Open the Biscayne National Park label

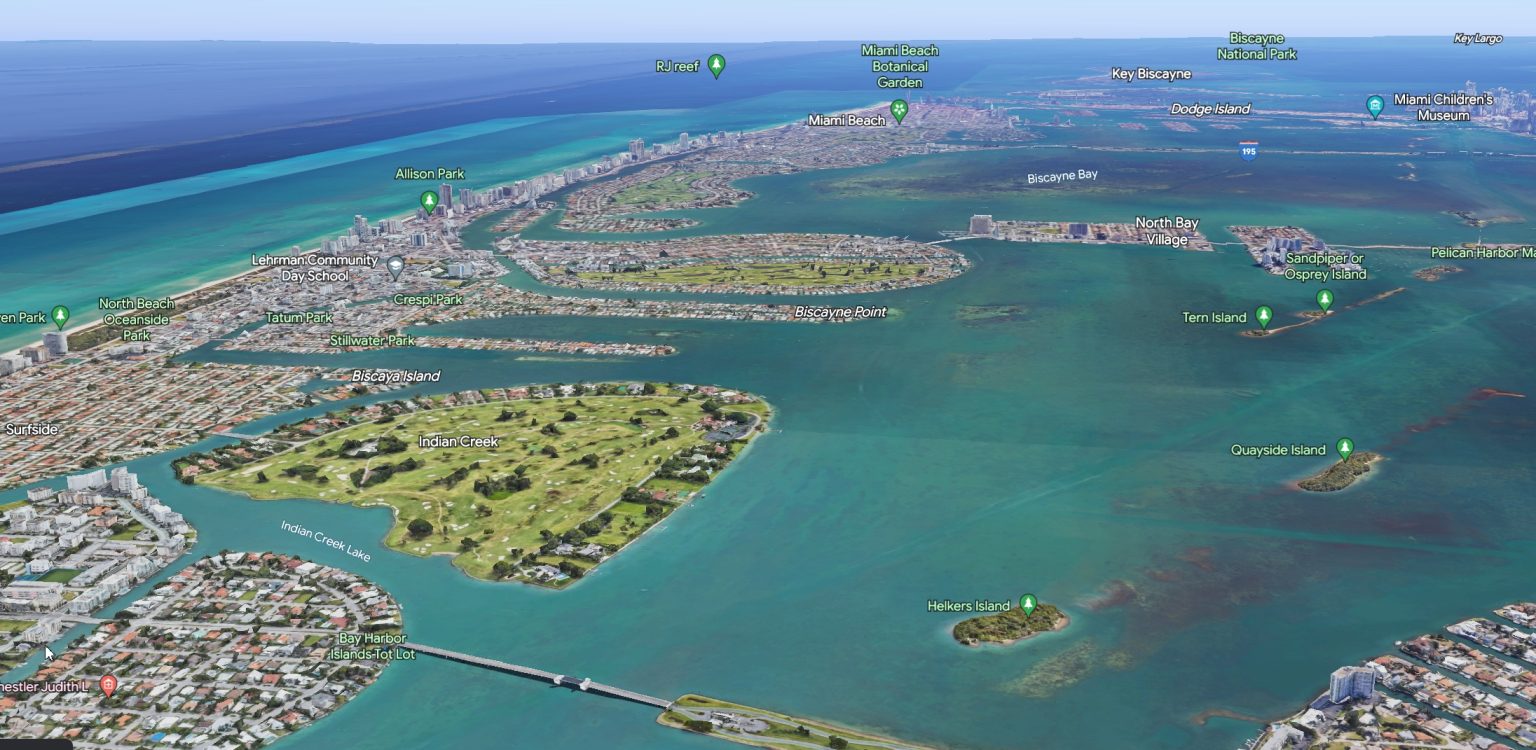pos(1256,47)
